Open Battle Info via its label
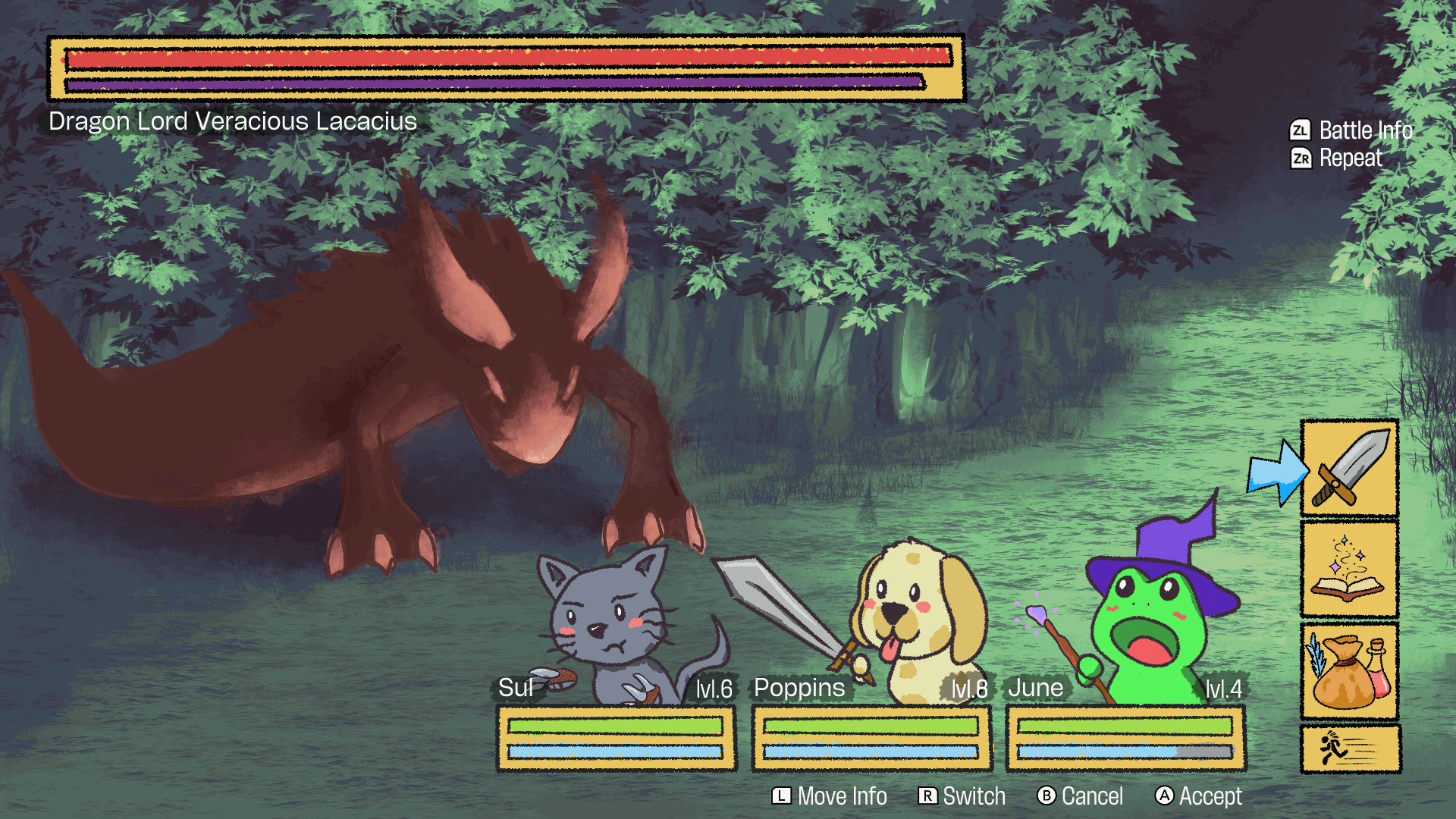 coord(1365,130)
